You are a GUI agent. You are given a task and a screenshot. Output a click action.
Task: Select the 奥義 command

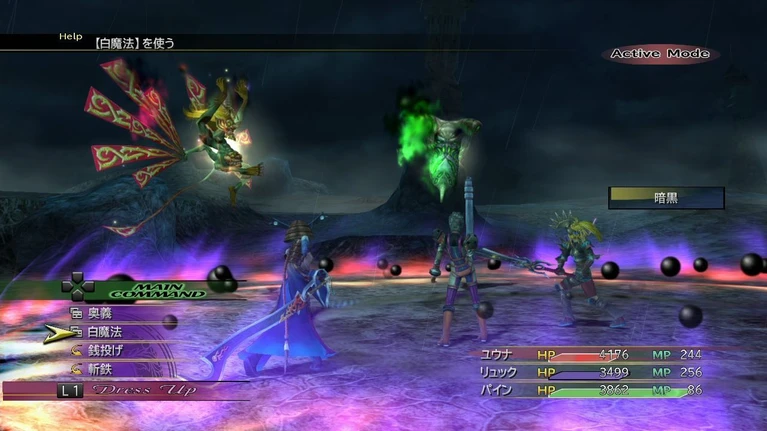(x=100, y=313)
